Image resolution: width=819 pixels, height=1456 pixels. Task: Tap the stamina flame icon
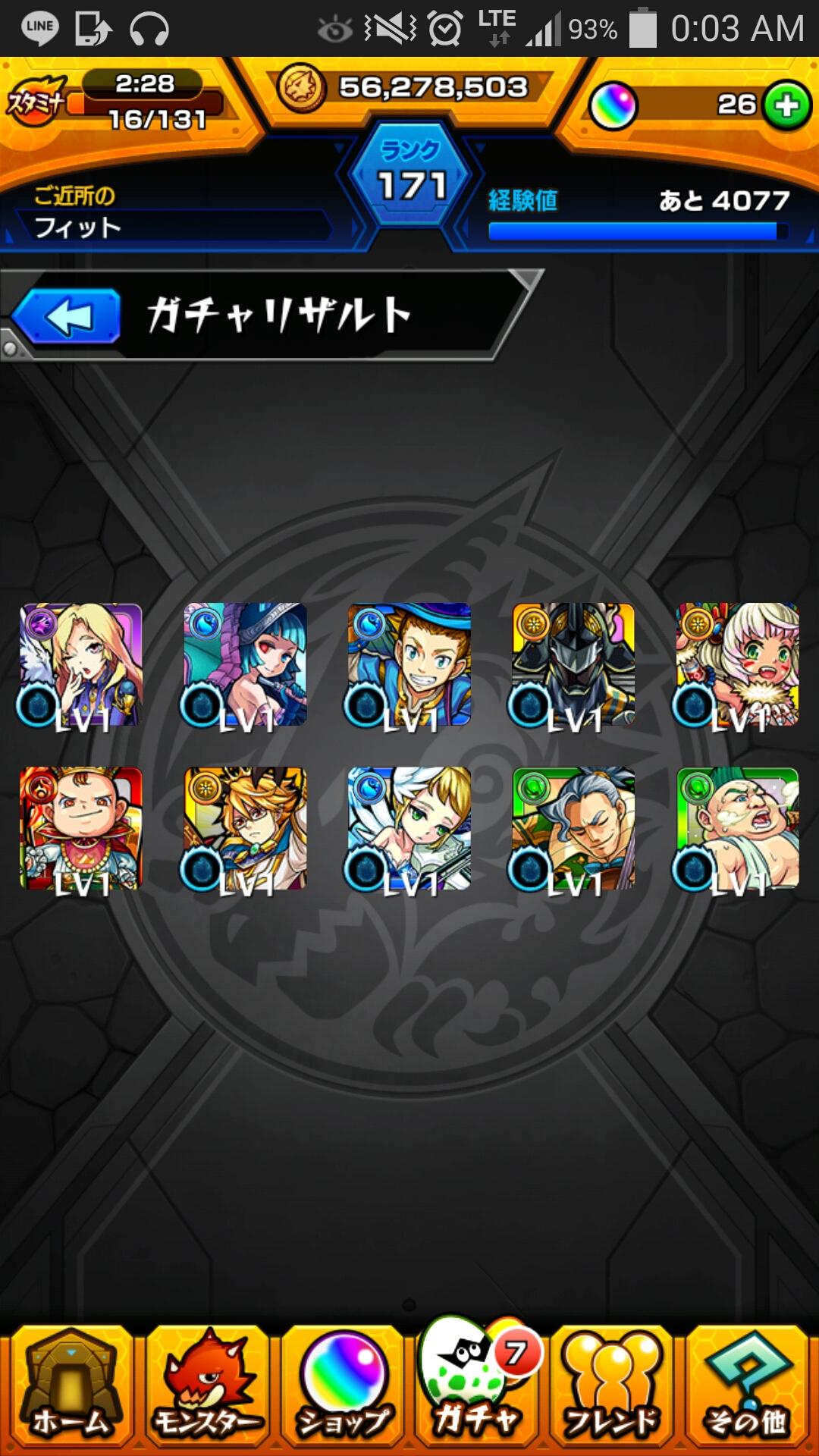(x=36, y=101)
